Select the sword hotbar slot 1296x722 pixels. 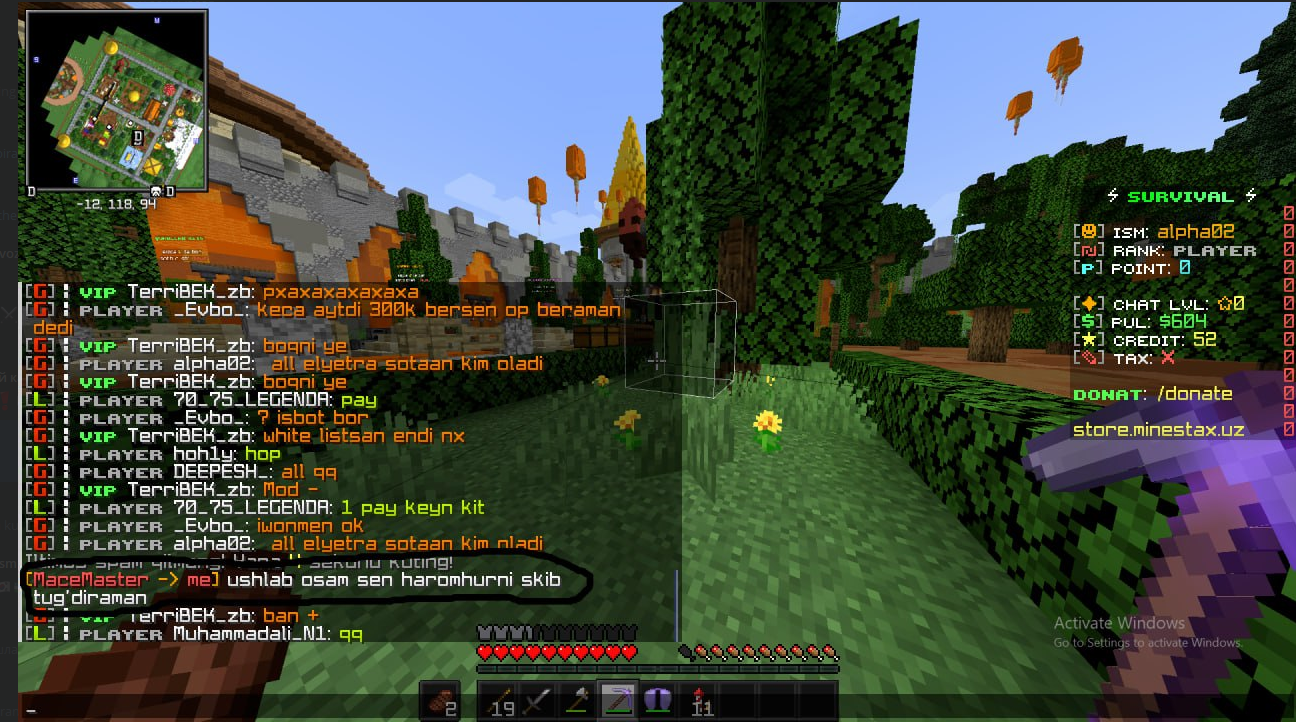pyautogui.click(x=536, y=700)
